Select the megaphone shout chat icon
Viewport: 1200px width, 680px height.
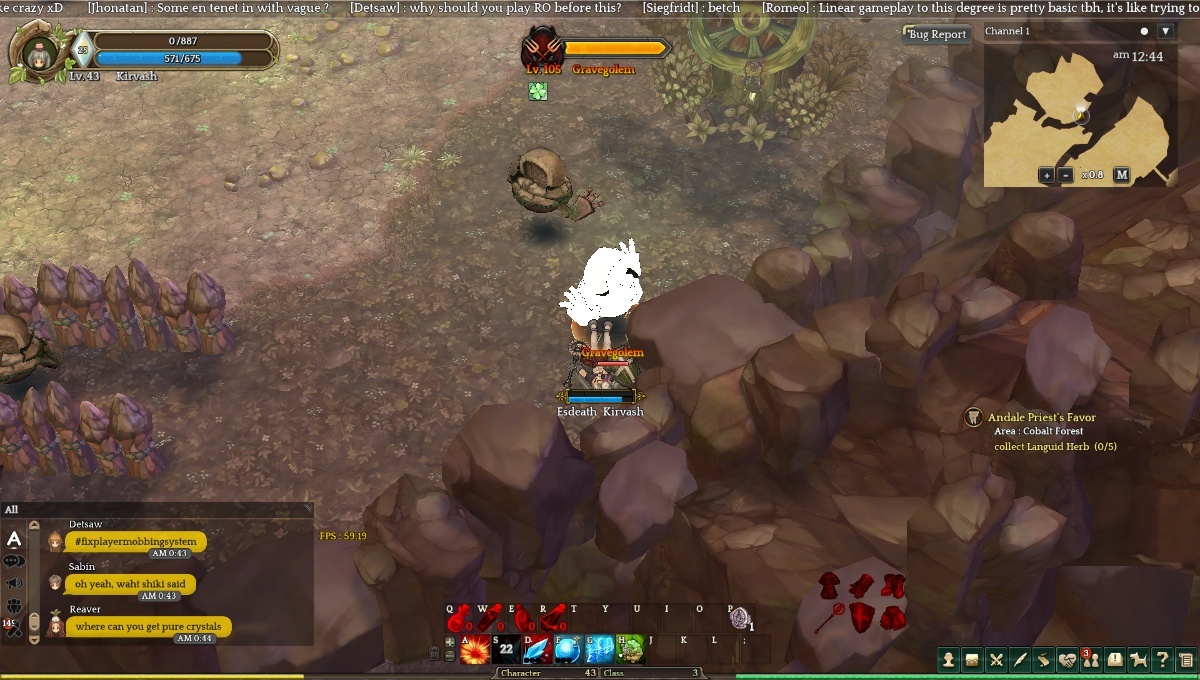pos(14,583)
